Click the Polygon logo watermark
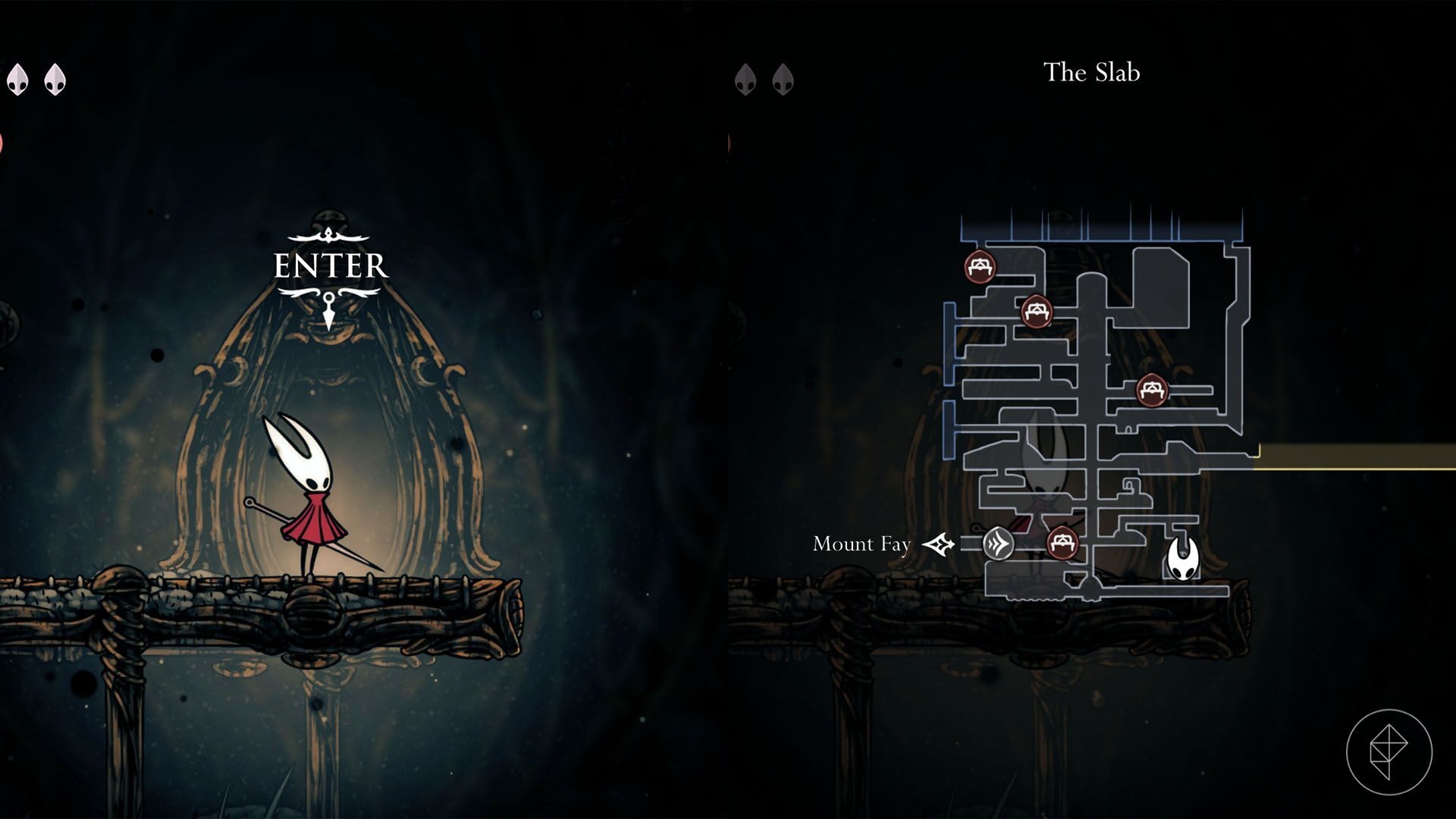1456x819 pixels. pyautogui.click(x=1389, y=752)
